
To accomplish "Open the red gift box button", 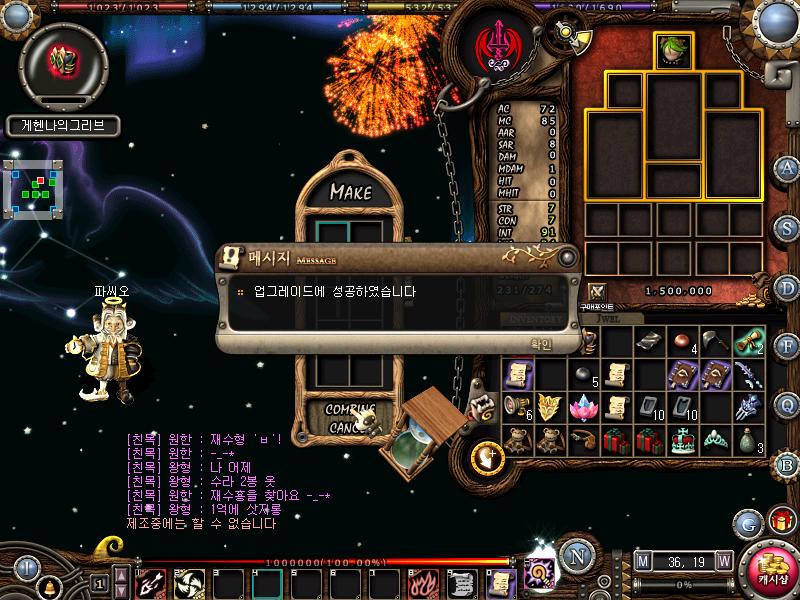I will [780, 520].
